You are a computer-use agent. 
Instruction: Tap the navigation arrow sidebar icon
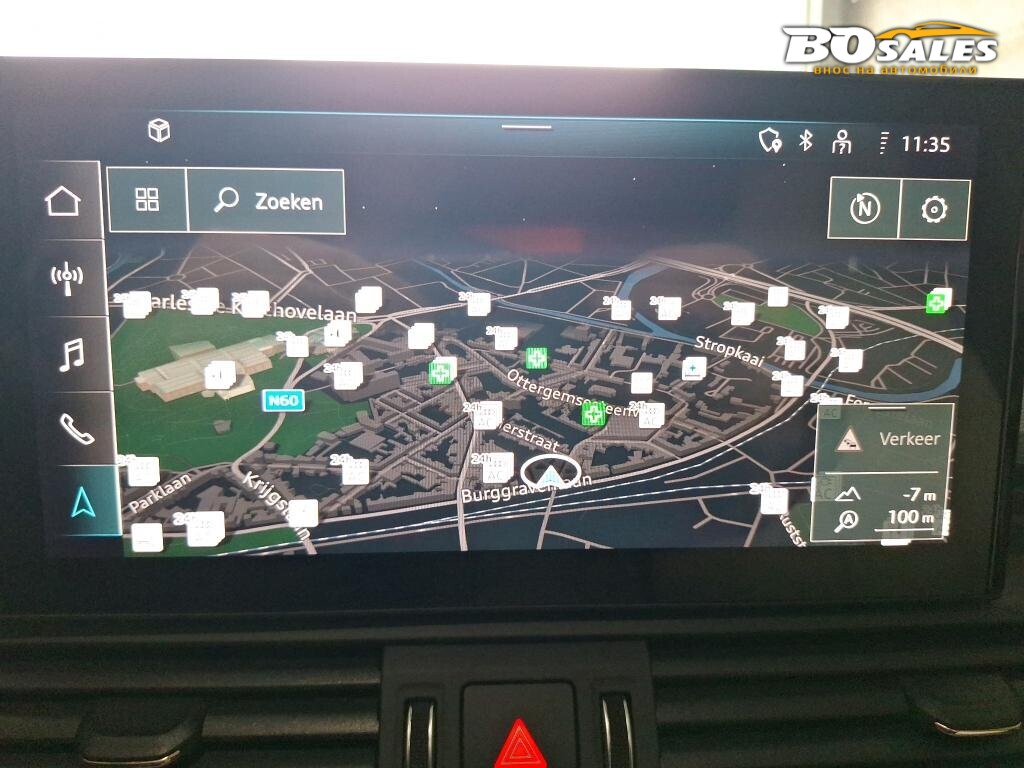coord(83,503)
